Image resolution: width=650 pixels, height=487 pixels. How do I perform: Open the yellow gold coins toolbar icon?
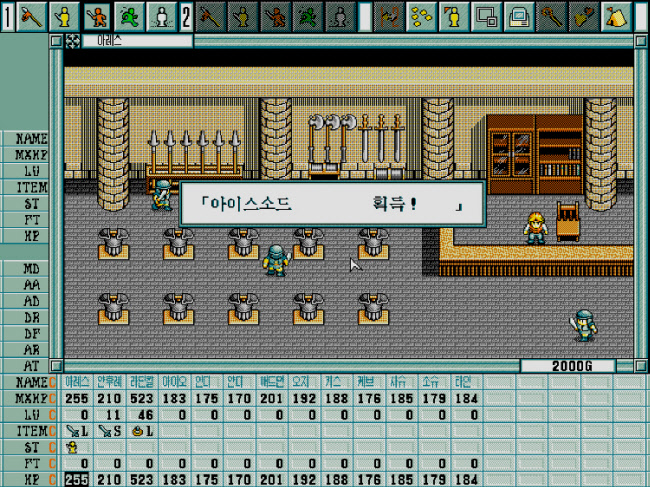423,15
